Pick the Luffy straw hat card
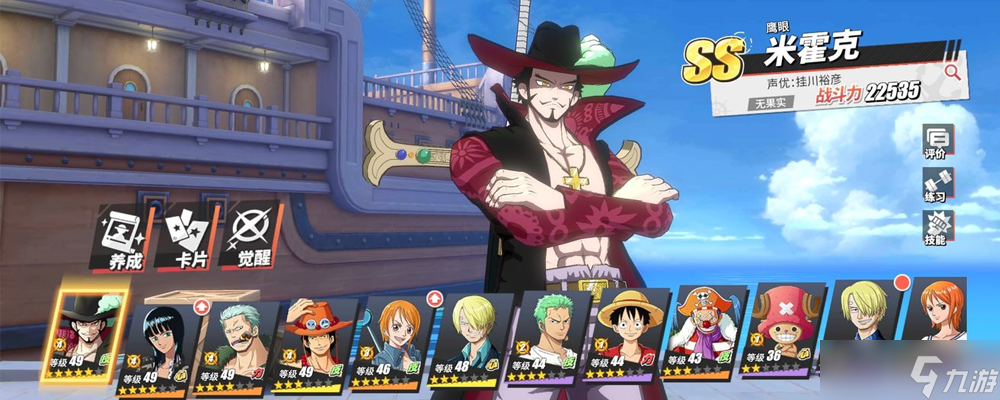 click(624, 340)
